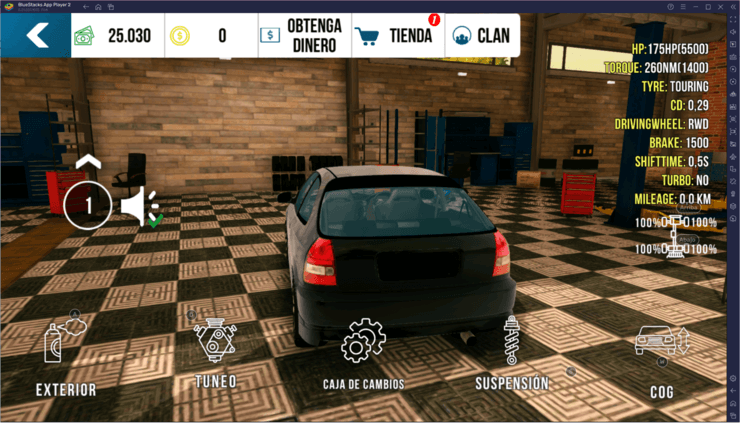Image resolution: width=740 pixels, height=423 pixels.
Task: Select the circled number 1 slot
Action: [x=88, y=206]
